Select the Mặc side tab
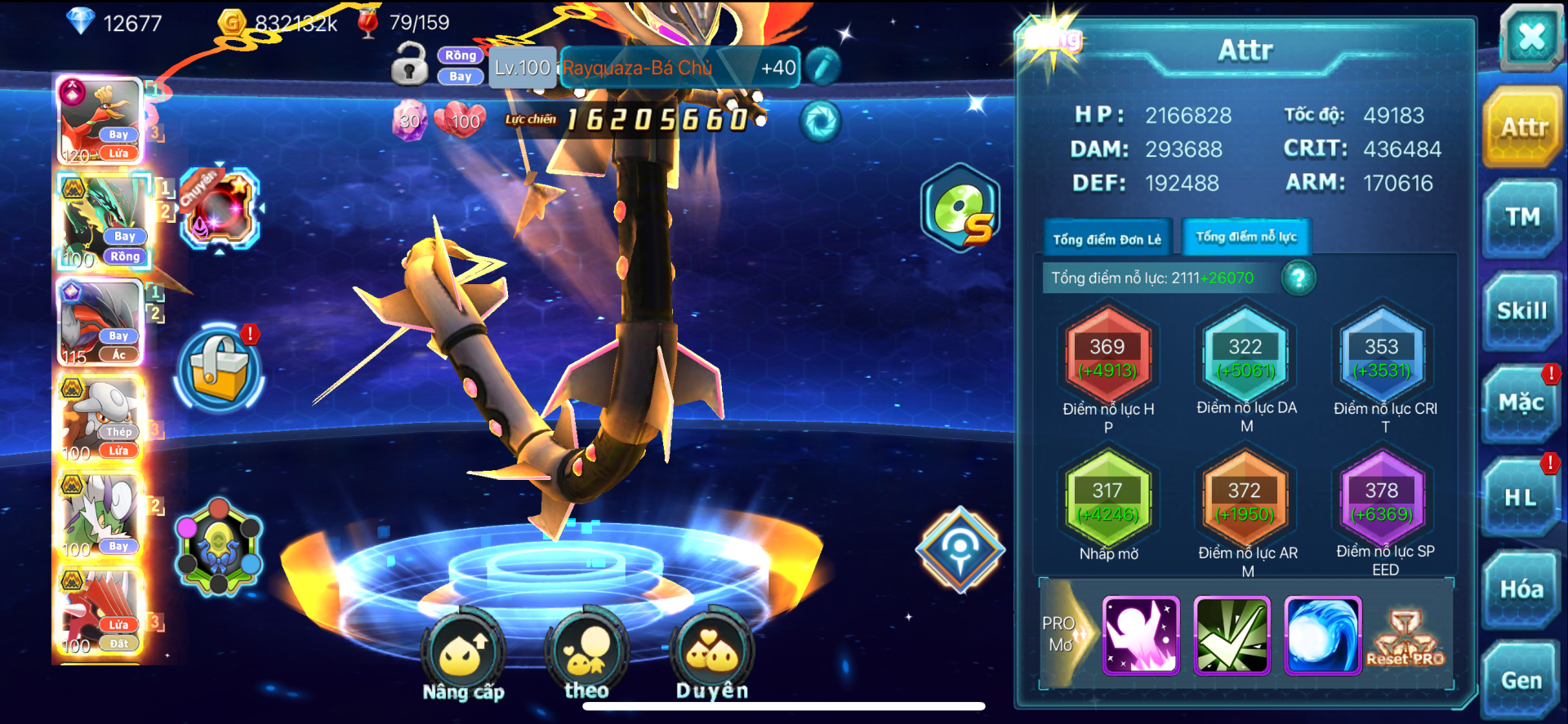 point(1521,403)
